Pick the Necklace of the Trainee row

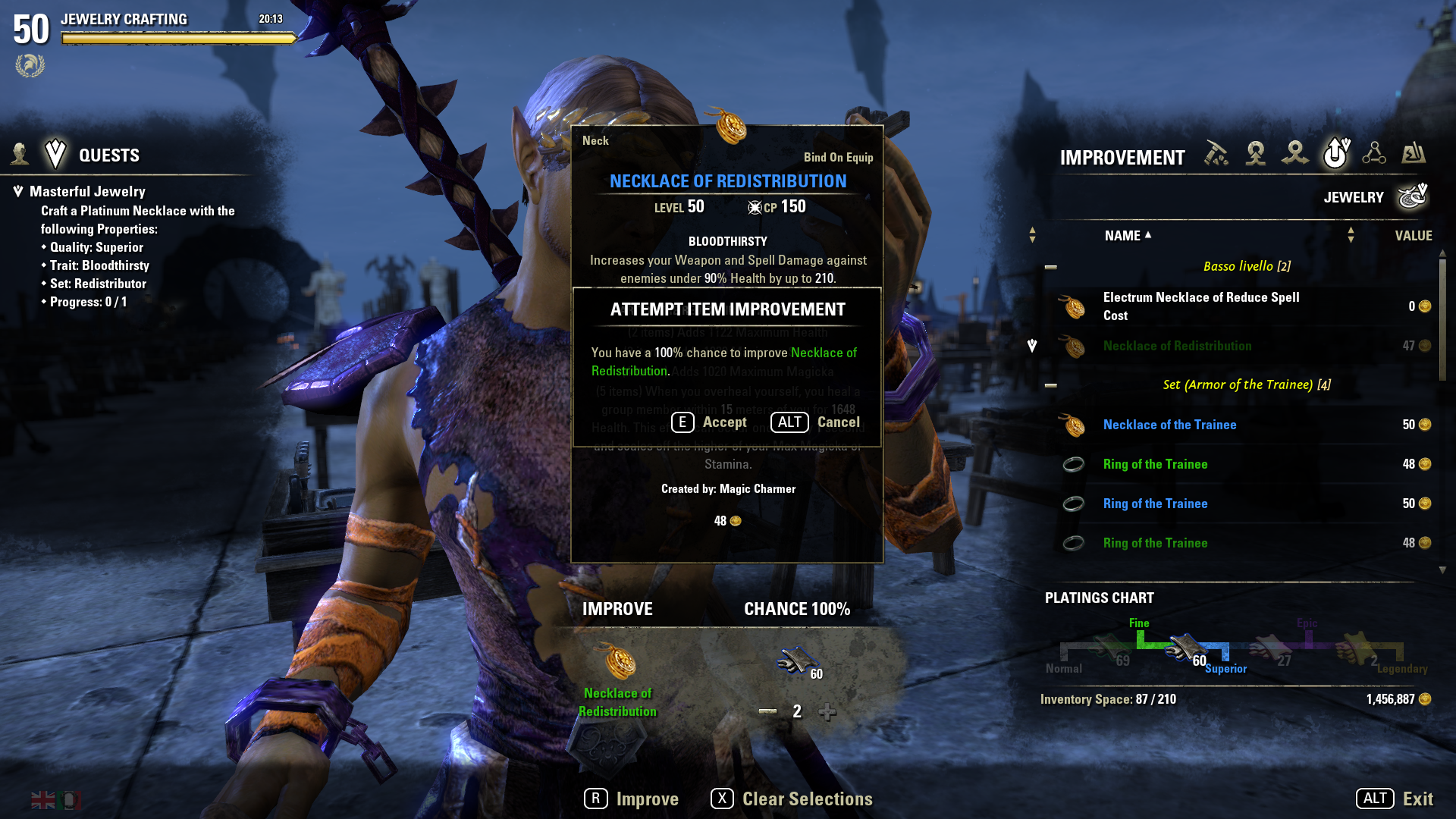1169,425
